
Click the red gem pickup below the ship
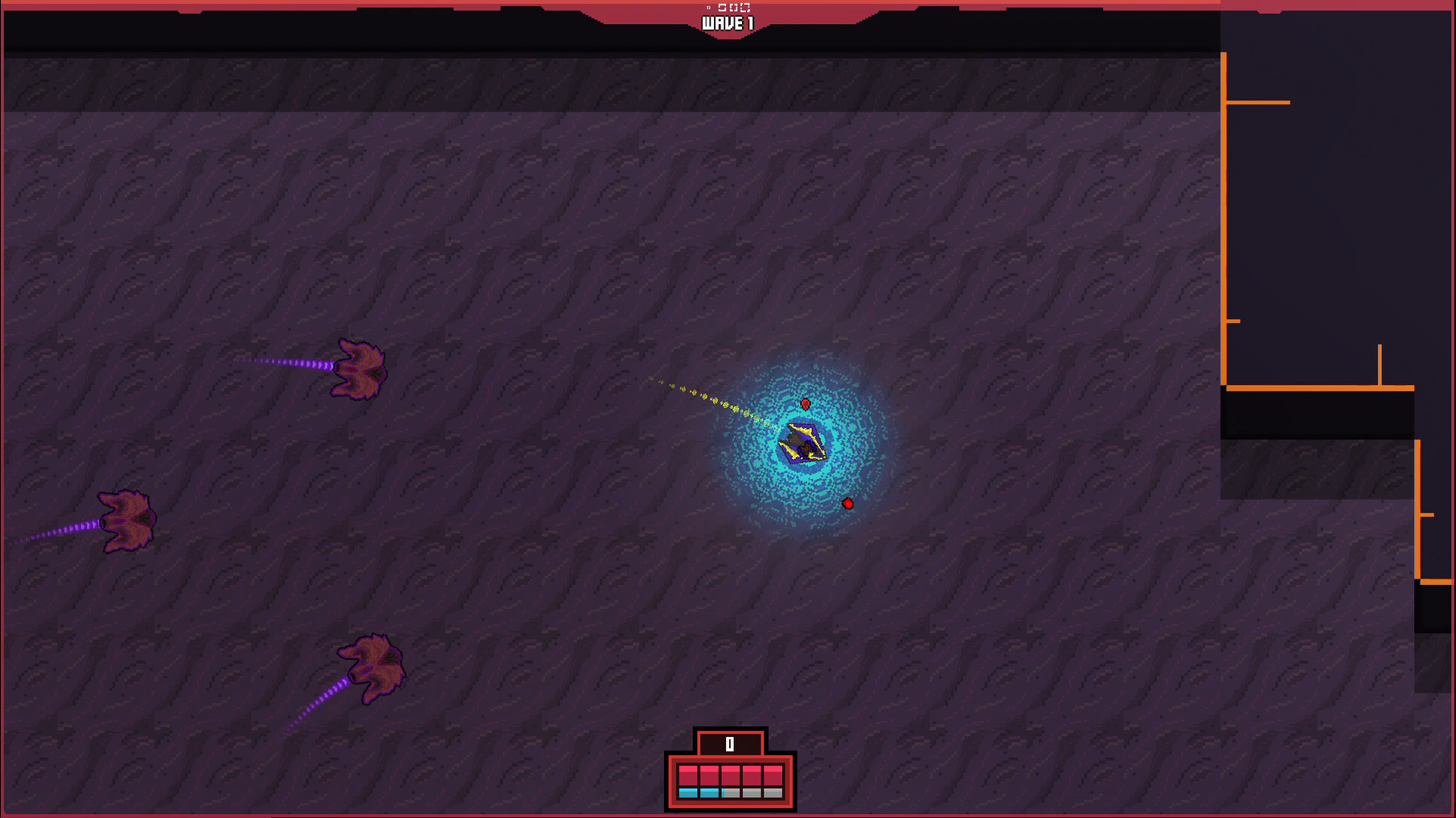click(x=847, y=504)
